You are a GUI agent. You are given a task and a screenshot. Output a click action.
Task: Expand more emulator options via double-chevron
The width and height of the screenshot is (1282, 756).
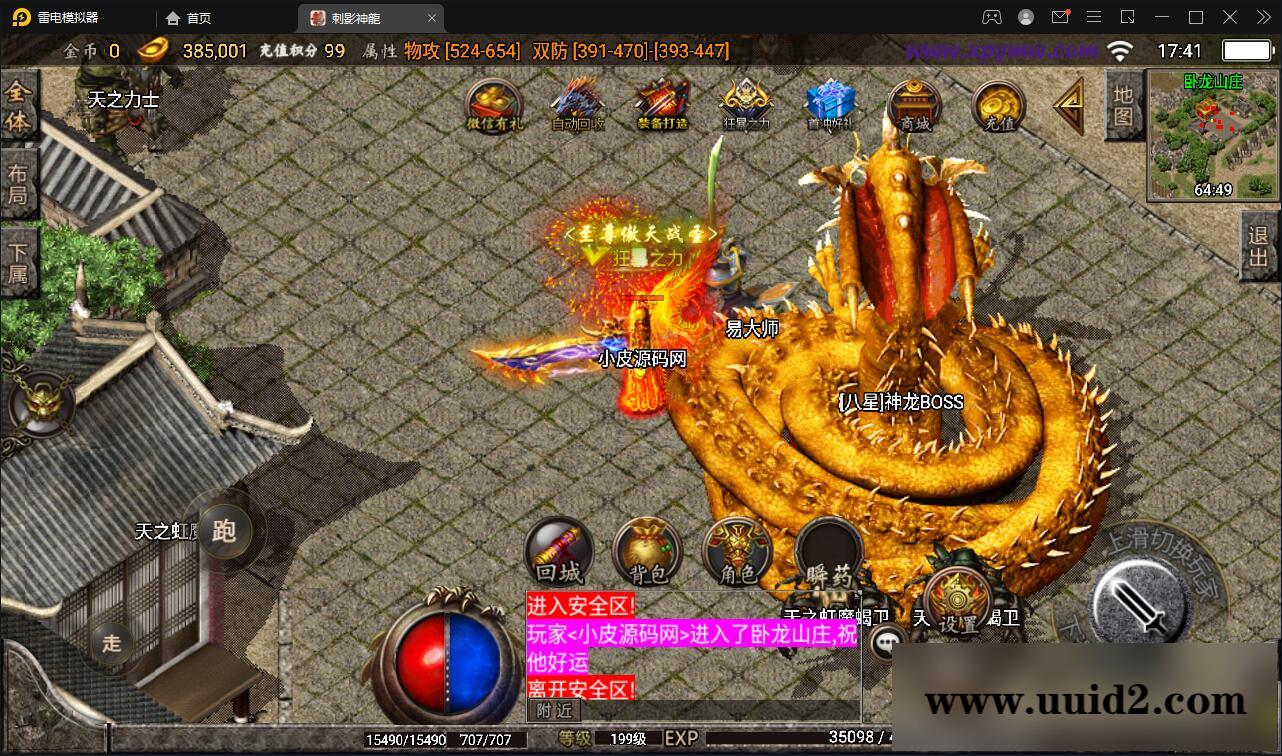coord(1263,17)
